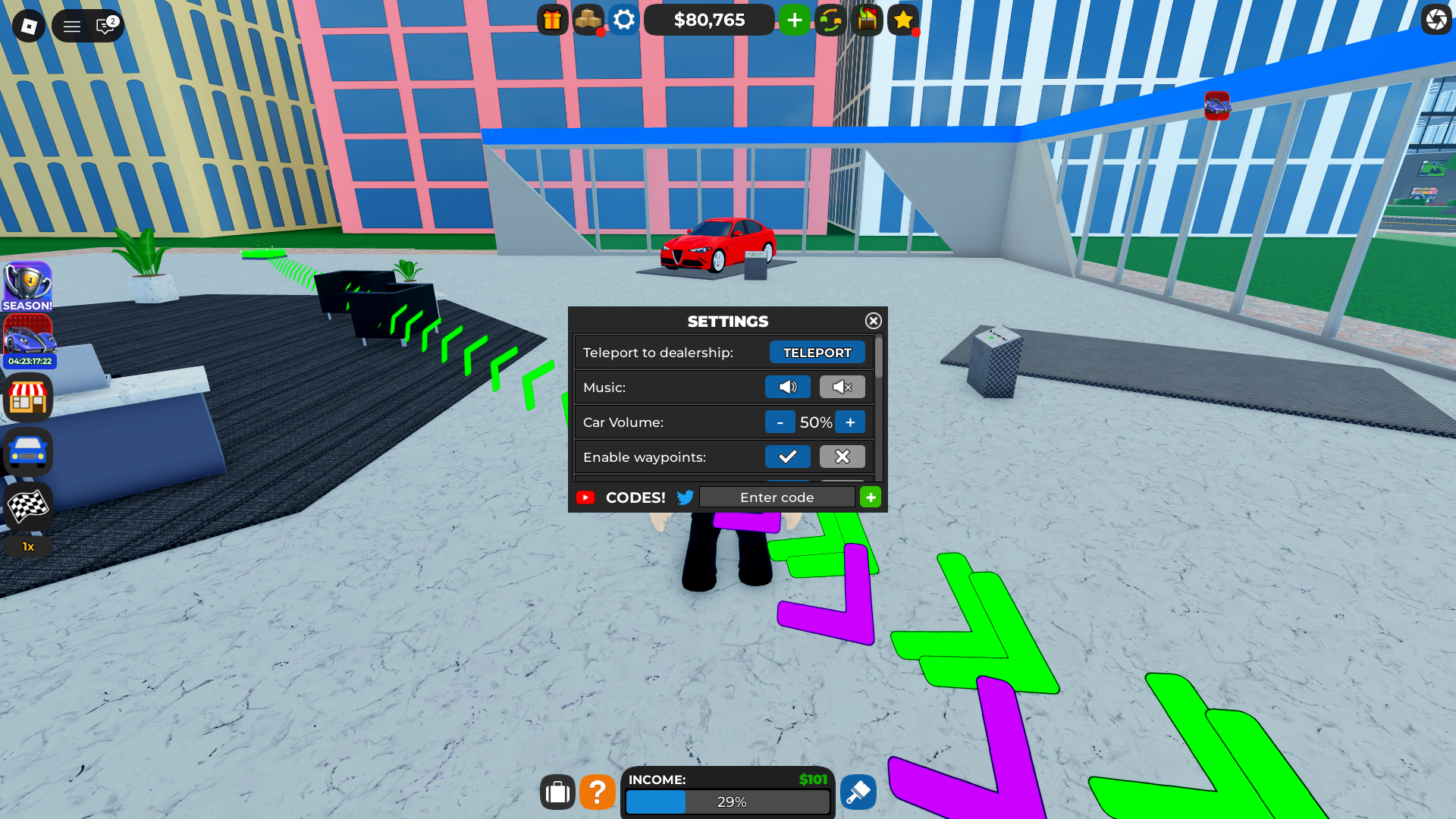This screenshot has height=819, width=1456.
Task: Open the crates/boxes inventory icon
Action: coord(589,20)
